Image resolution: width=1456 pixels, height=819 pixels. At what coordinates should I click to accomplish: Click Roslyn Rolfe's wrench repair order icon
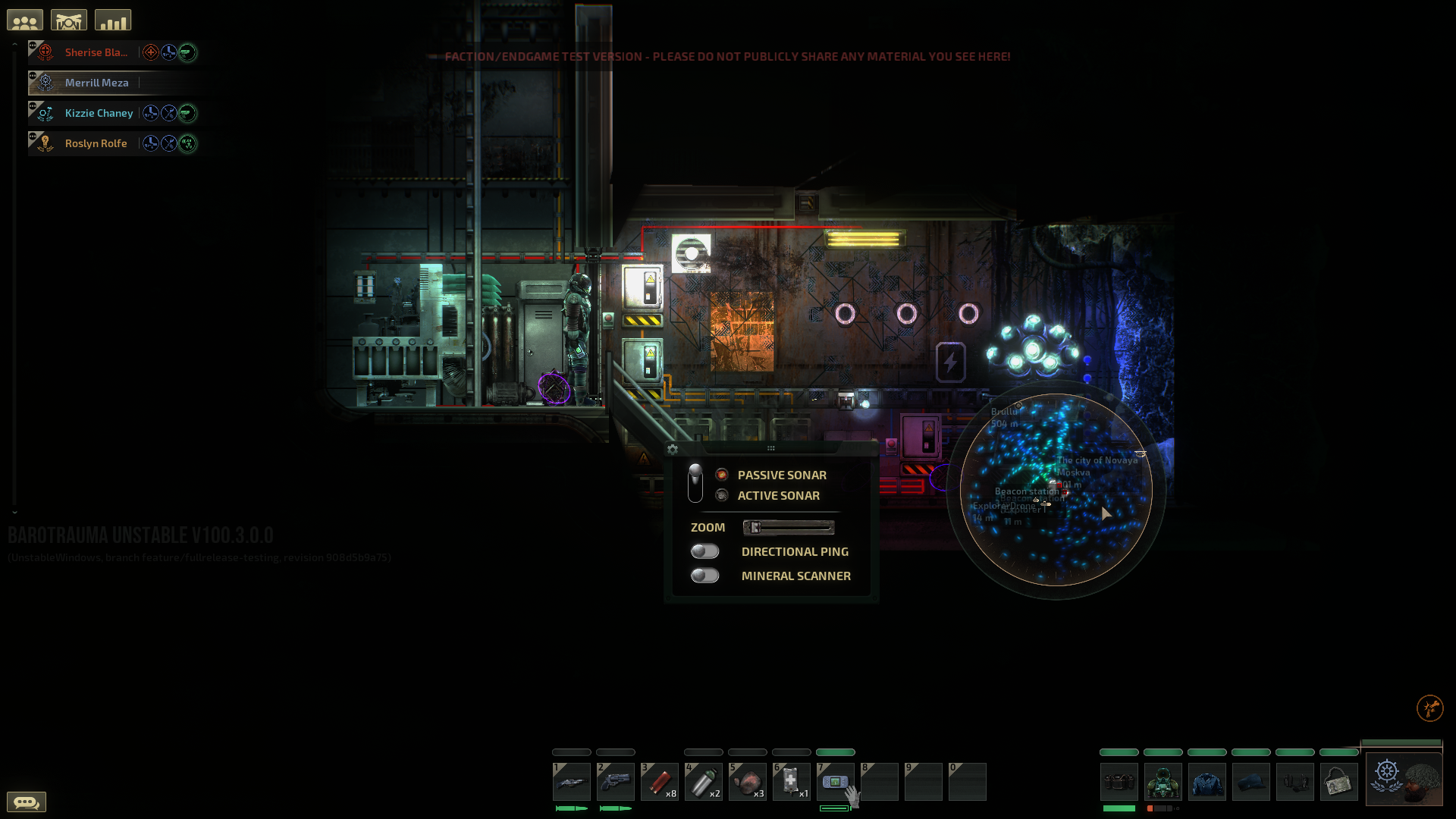[168, 143]
